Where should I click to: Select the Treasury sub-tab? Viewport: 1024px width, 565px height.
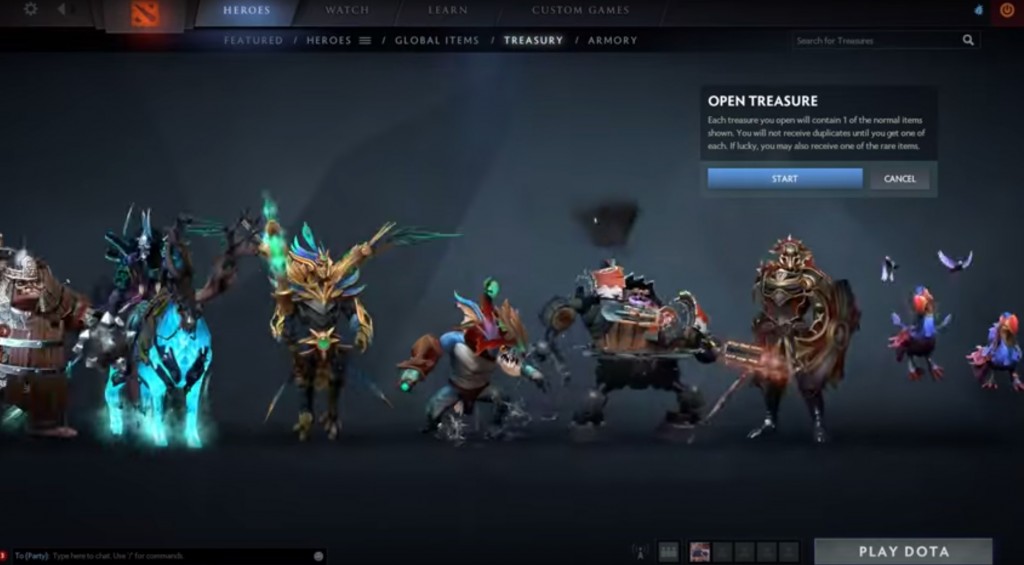tap(533, 40)
